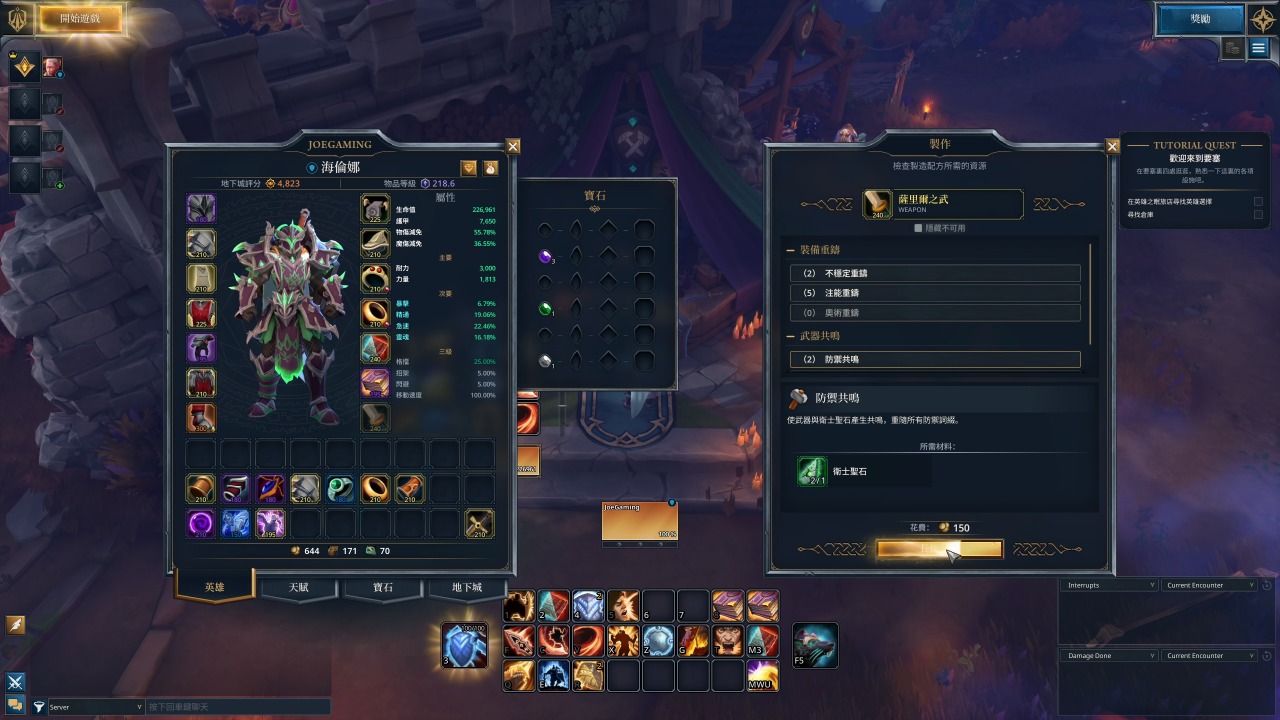1280x720 pixels.
Task: Select the red chest armor equipment slot
Action: [x=201, y=313]
